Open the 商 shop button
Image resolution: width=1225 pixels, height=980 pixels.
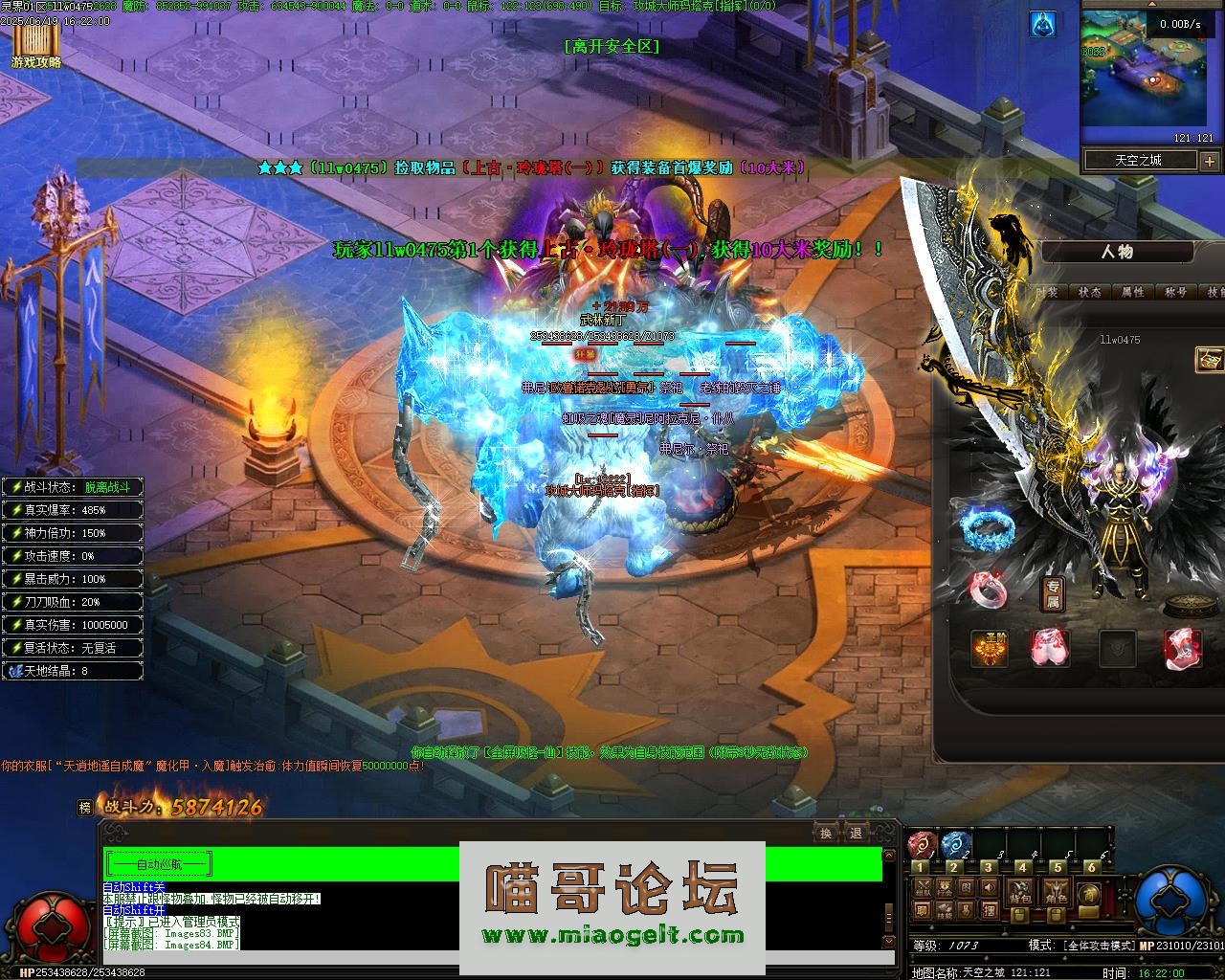click(x=1088, y=893)
